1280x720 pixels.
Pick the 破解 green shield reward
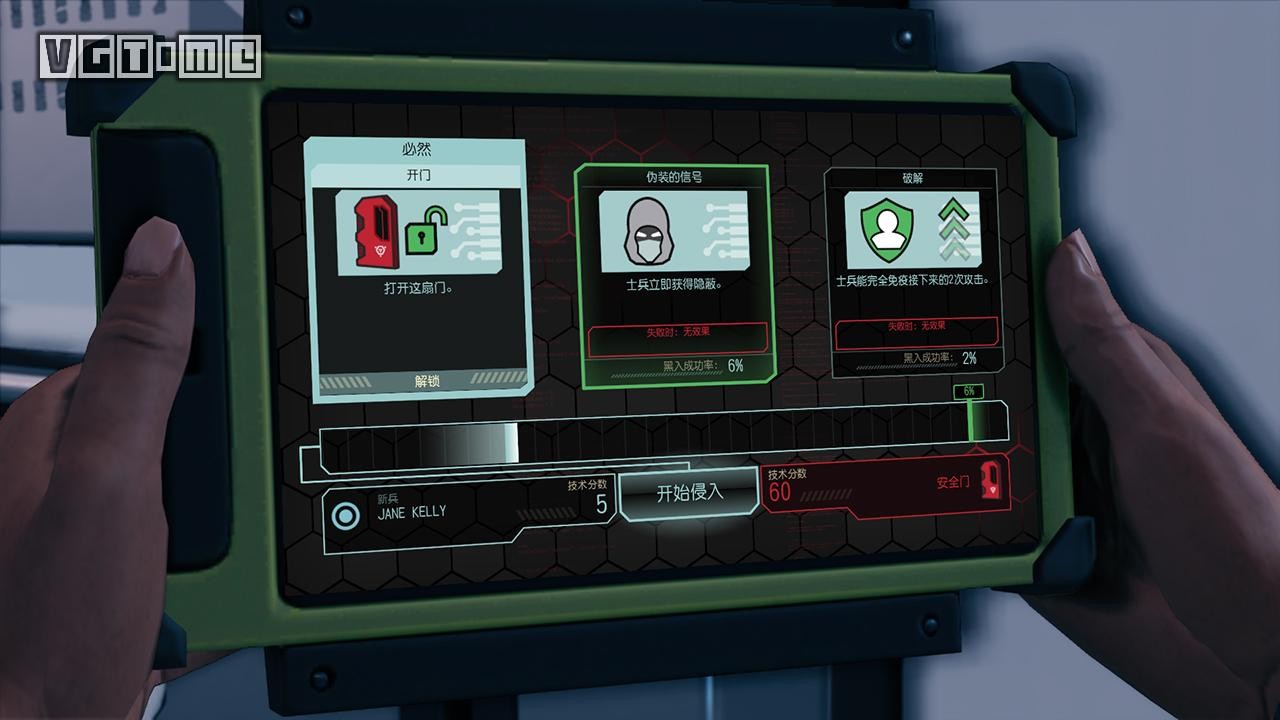tap(910, 272)
